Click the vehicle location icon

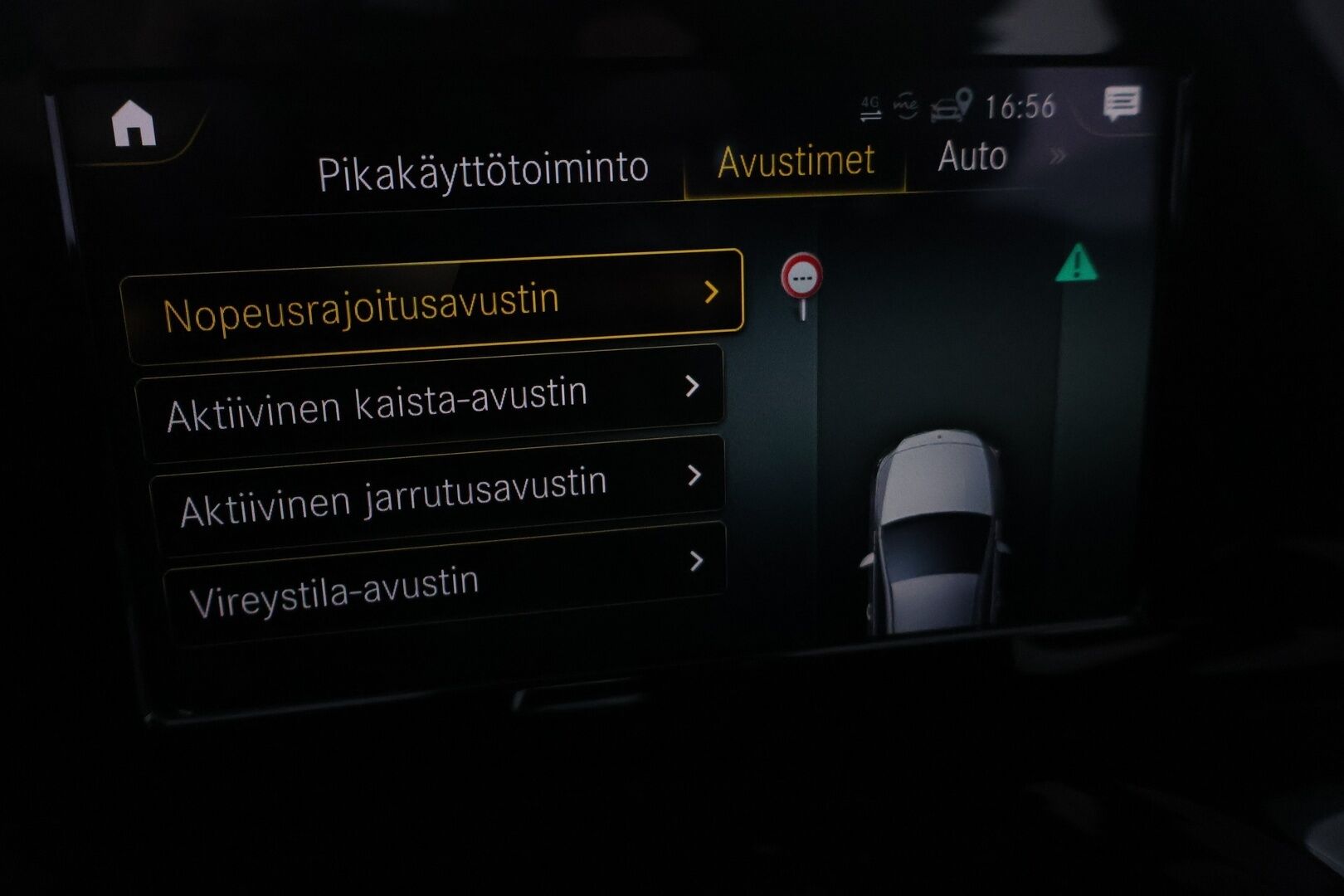tap(952, 105)
